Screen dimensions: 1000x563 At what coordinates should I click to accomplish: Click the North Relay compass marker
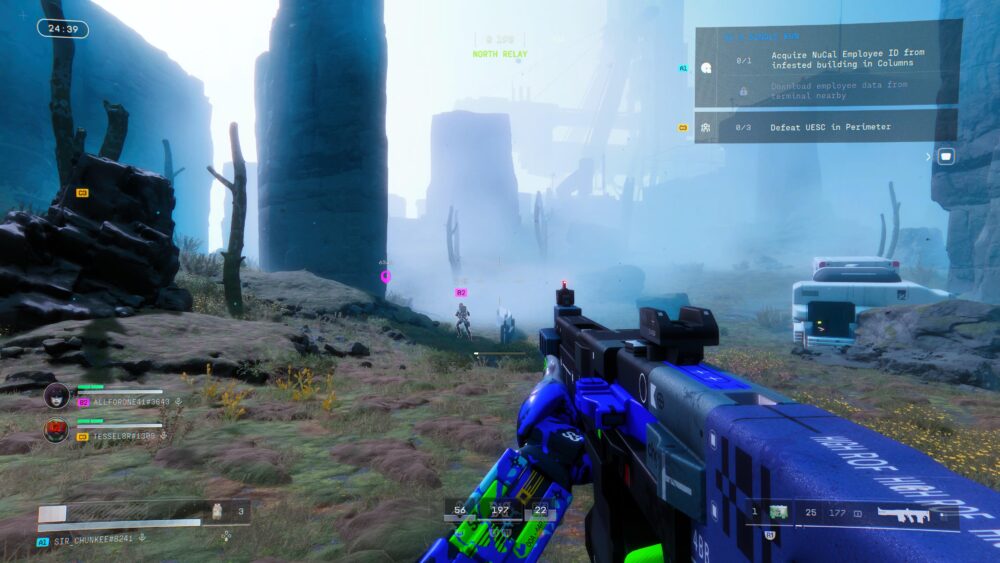point(499,53)
